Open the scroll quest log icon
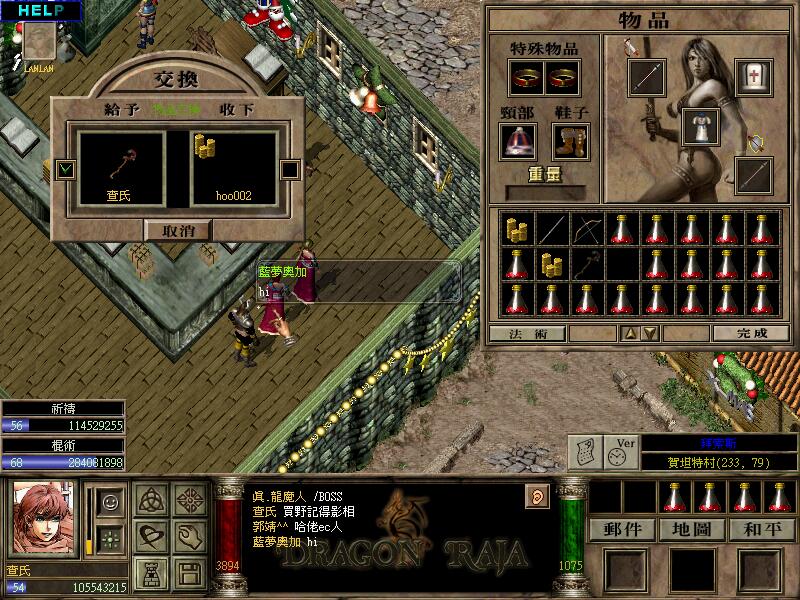The width and height of the screenshot is (800, 600). 585,453
